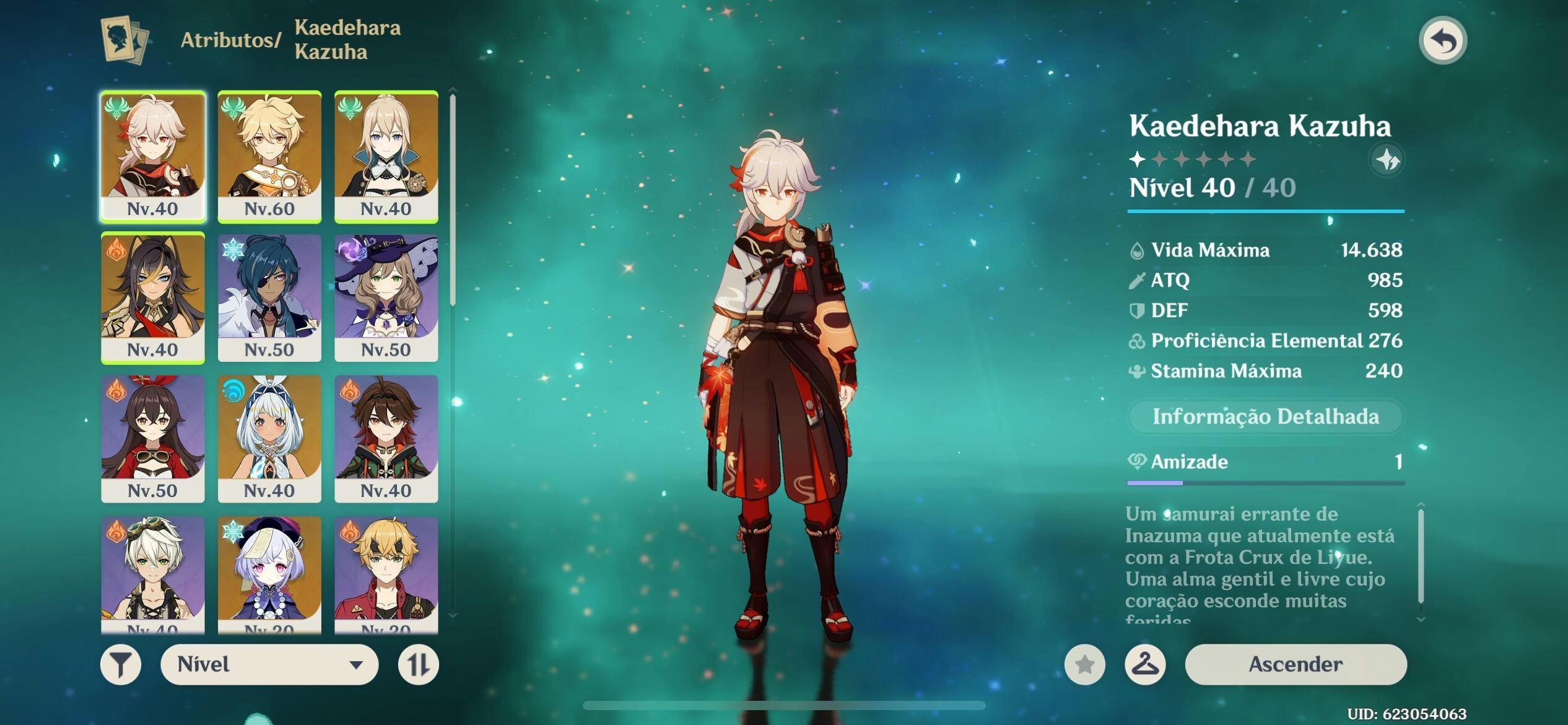Select Amber's character tile
Screen dimensions: 1568x725
153,438
